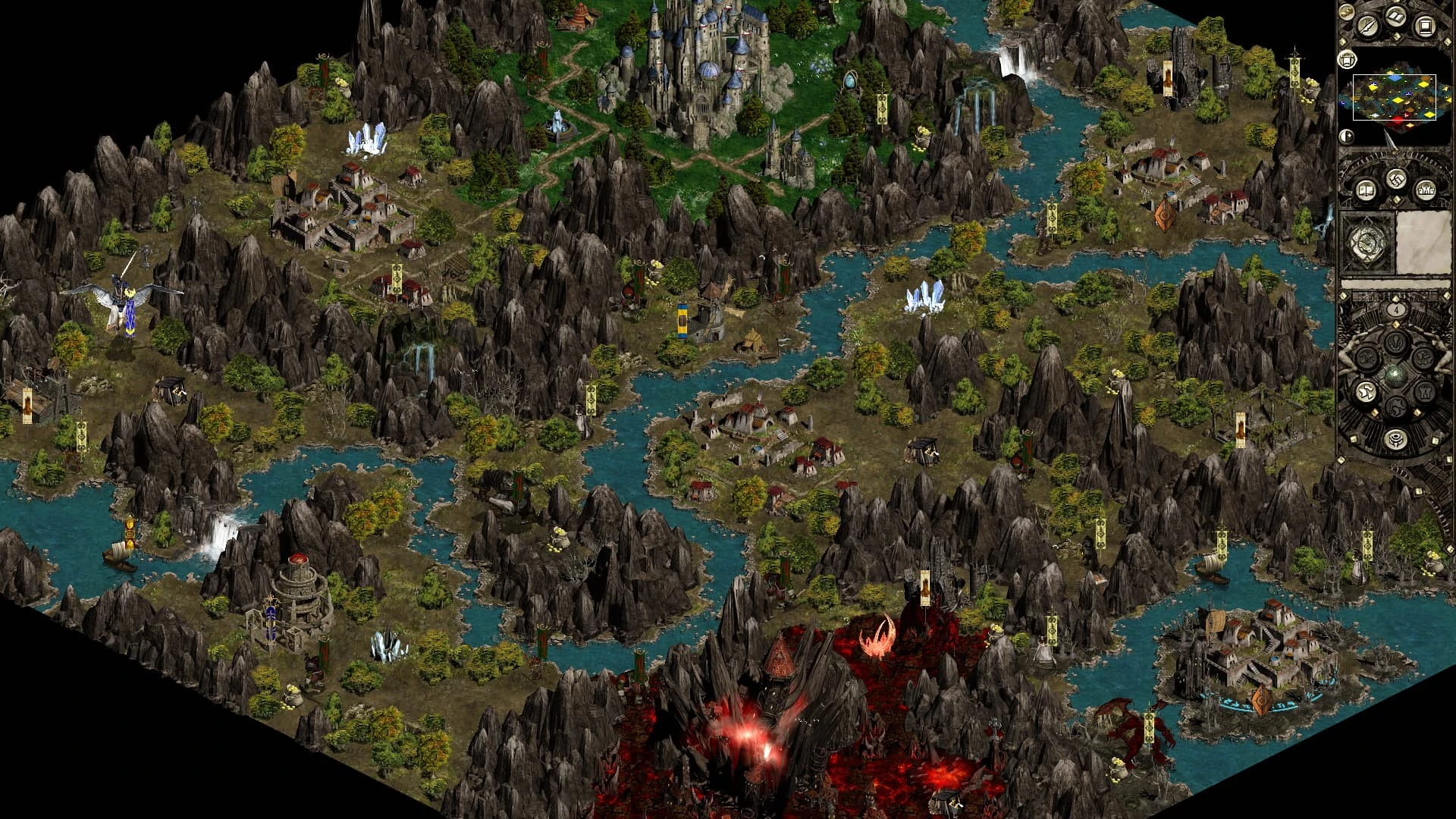Click the horse icon on the command wheel
The image size is (1456, 819).
pyautogui.click(x=1396, y=405)
